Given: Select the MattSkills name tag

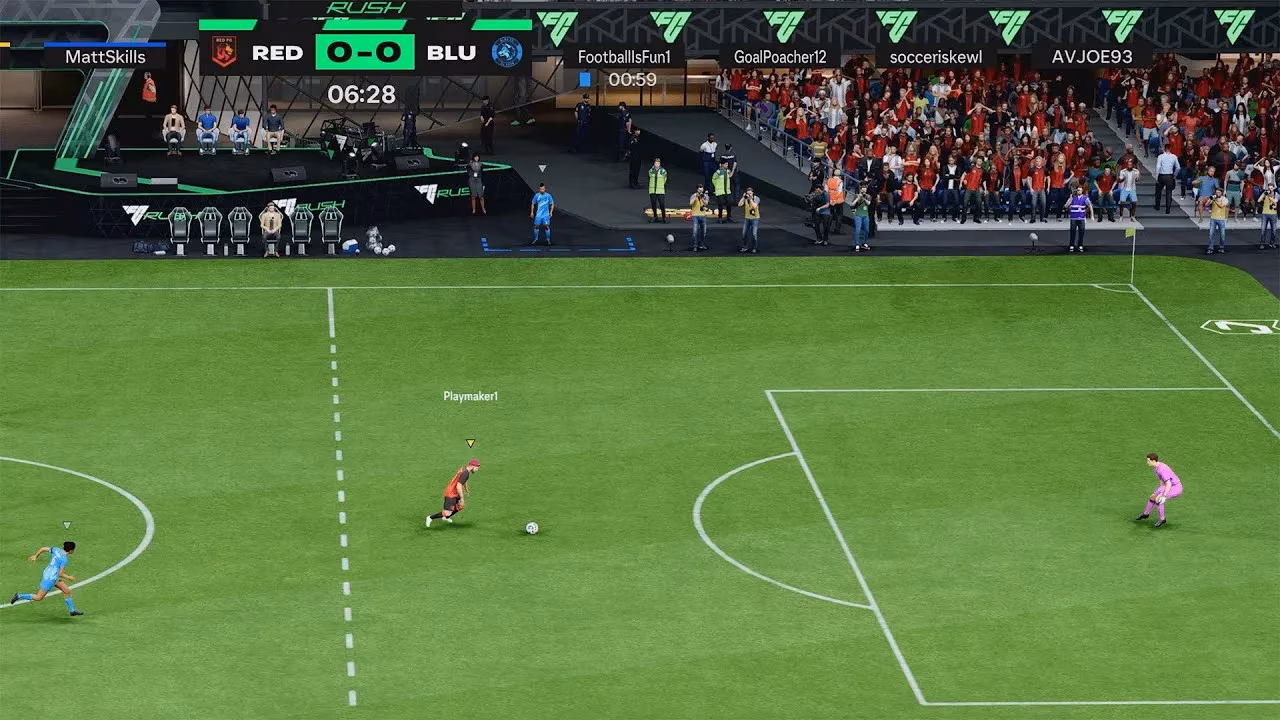Looking at the screenshot, I should pyautogui.click(x=104, y=57).
